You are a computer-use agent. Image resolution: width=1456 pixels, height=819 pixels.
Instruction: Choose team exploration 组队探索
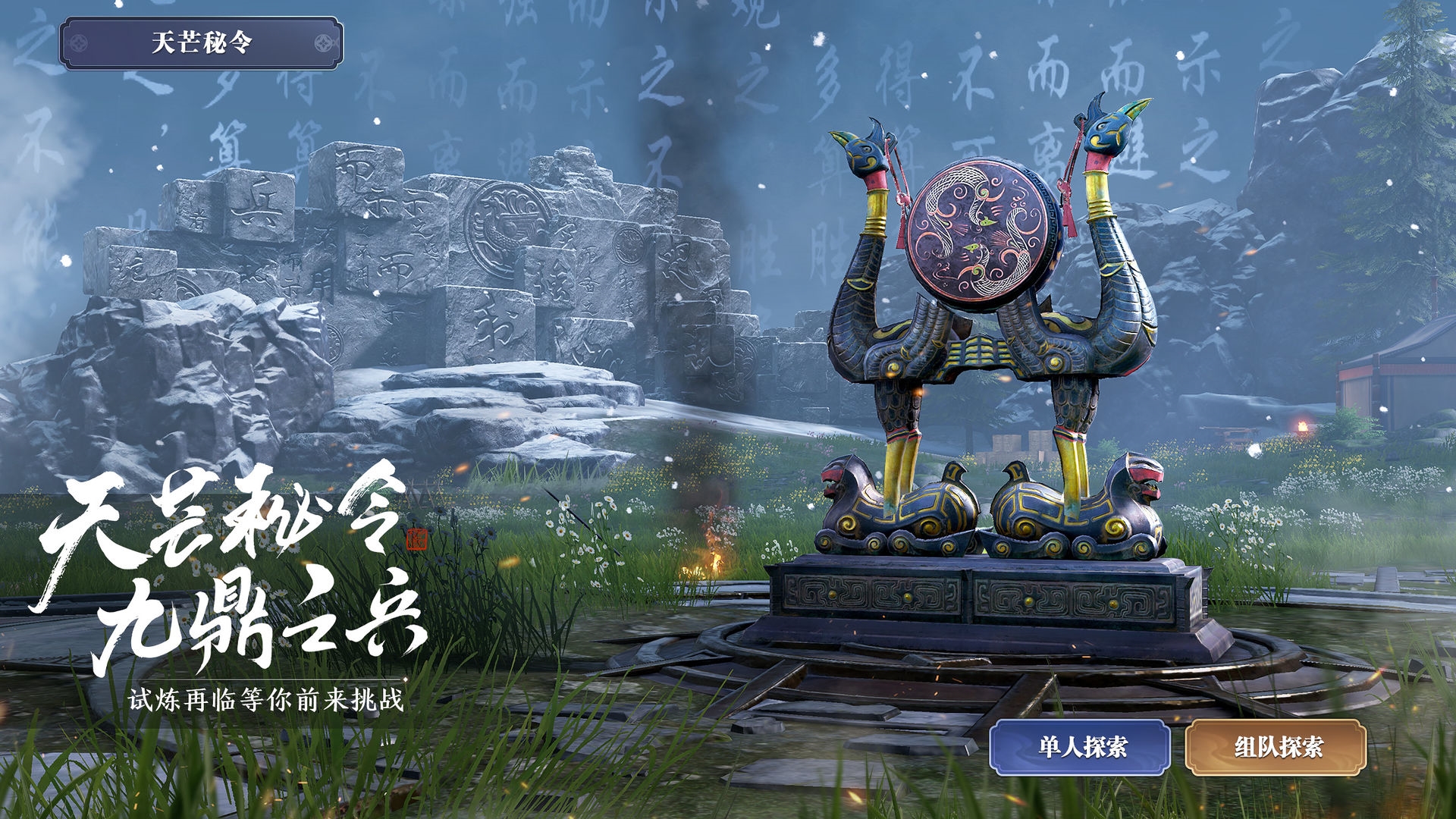pyautogui.click(x=1276, y=747)
